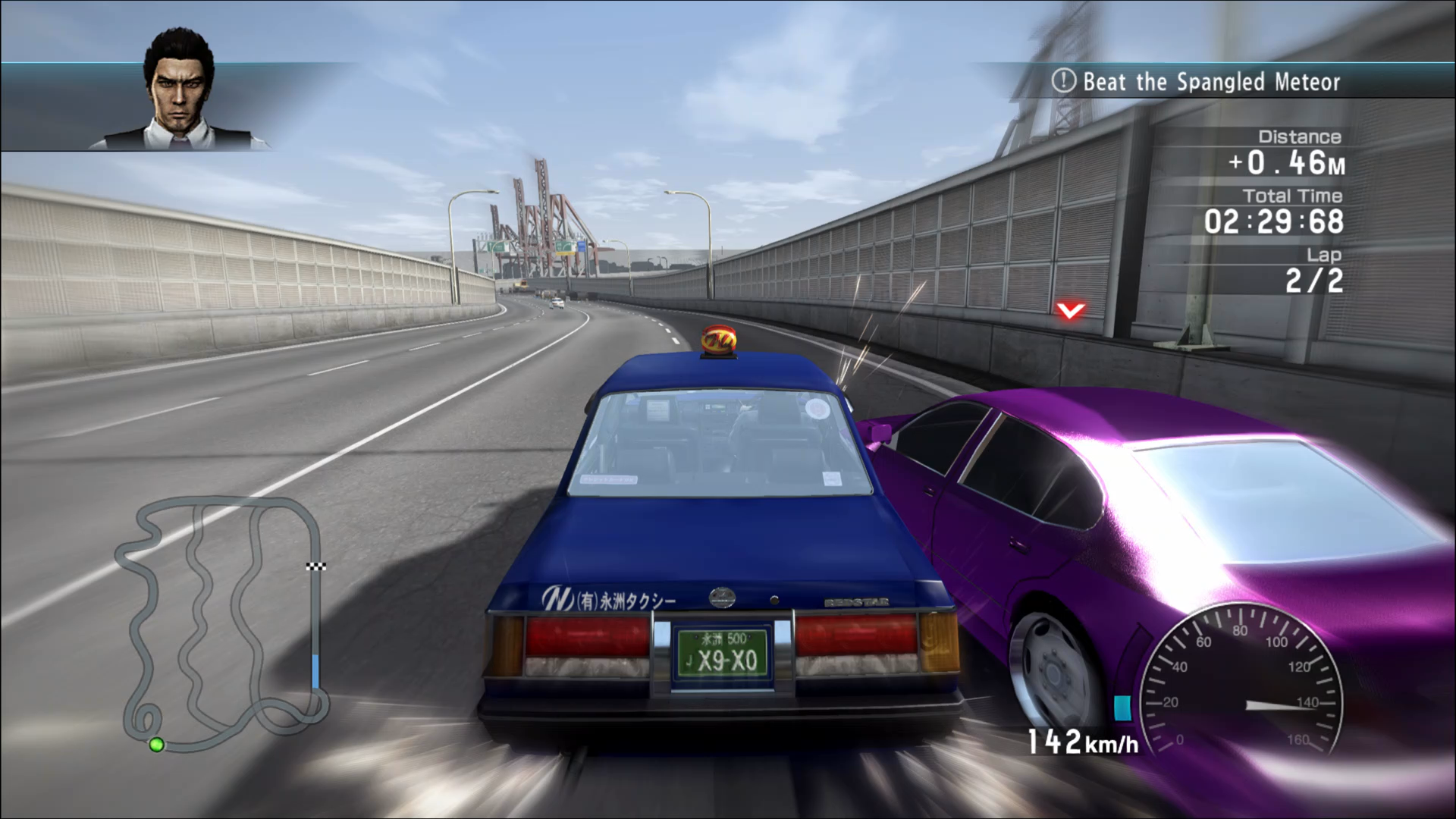The height and width of the screenshot is (819, 1456).
Task: Select the Beat the Spangled Meteor objective
Action: tap(1197, 81)
